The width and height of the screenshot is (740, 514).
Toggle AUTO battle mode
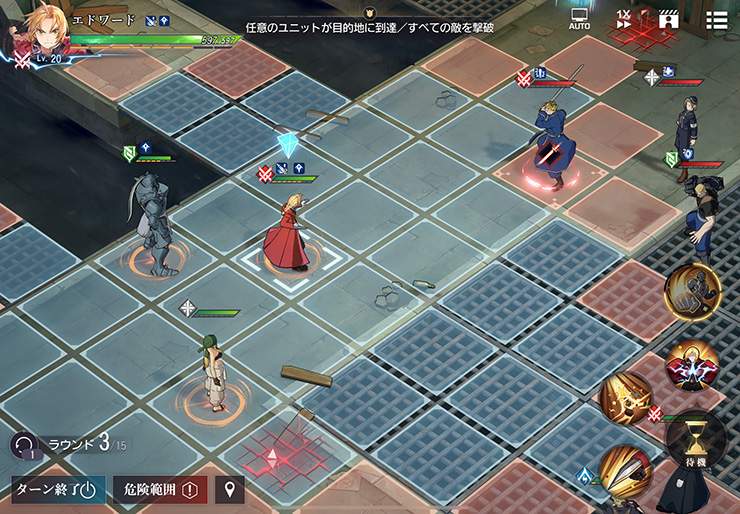[579, 19]
